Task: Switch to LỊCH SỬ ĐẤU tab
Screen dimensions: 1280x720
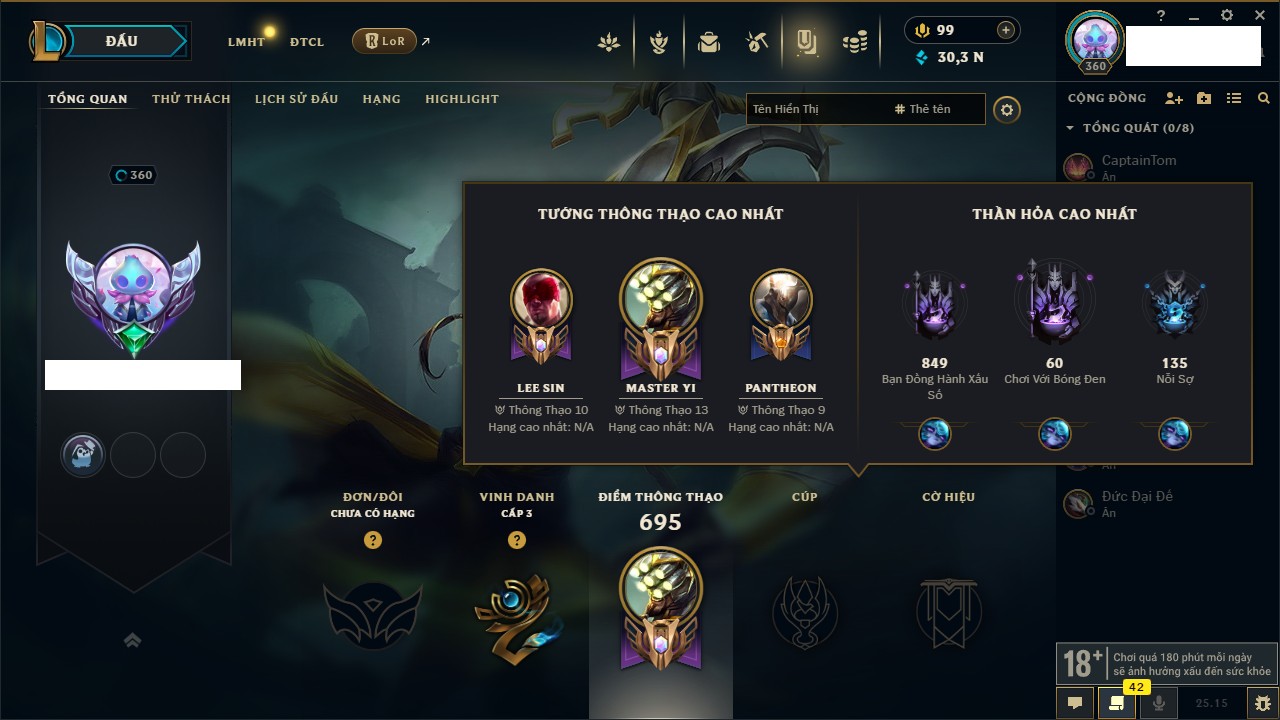Action: click(x=296, y=99)
